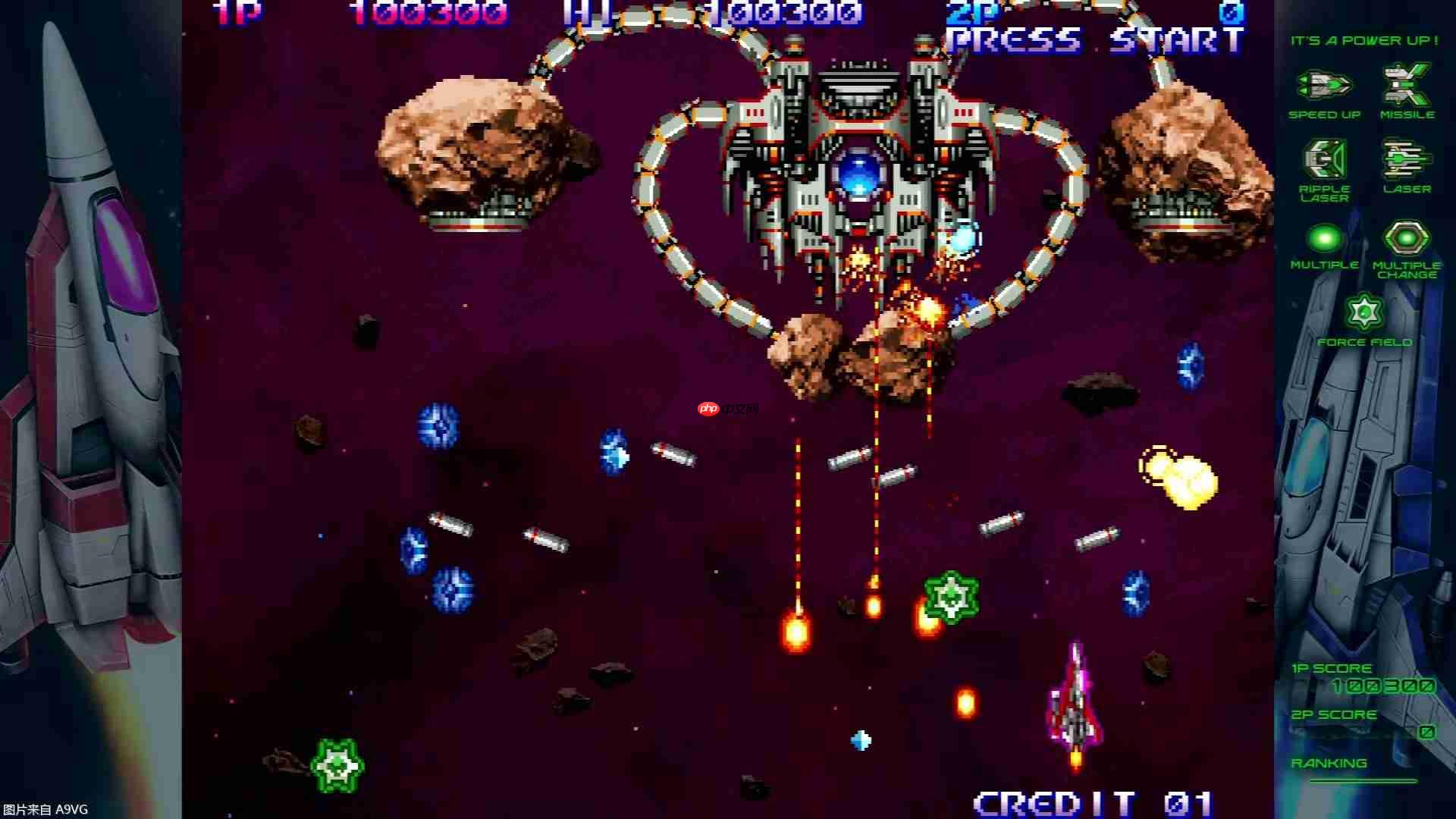This screenshot has height=819, width=1456.
Task: Activate the Force Field power-up icon
Action: click(1364, 312)
